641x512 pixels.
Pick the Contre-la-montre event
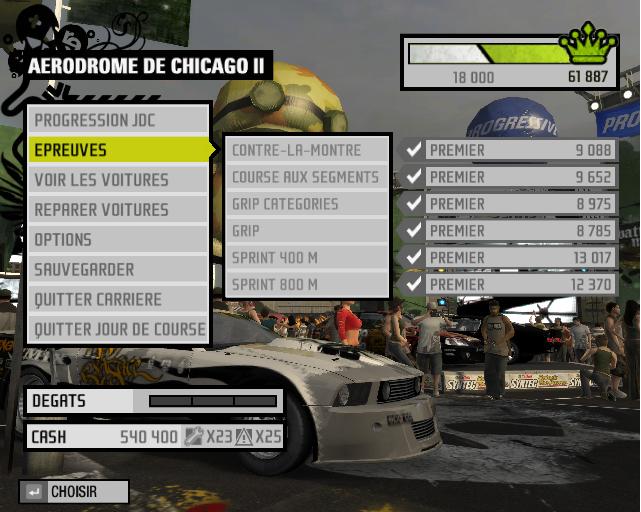306,150
